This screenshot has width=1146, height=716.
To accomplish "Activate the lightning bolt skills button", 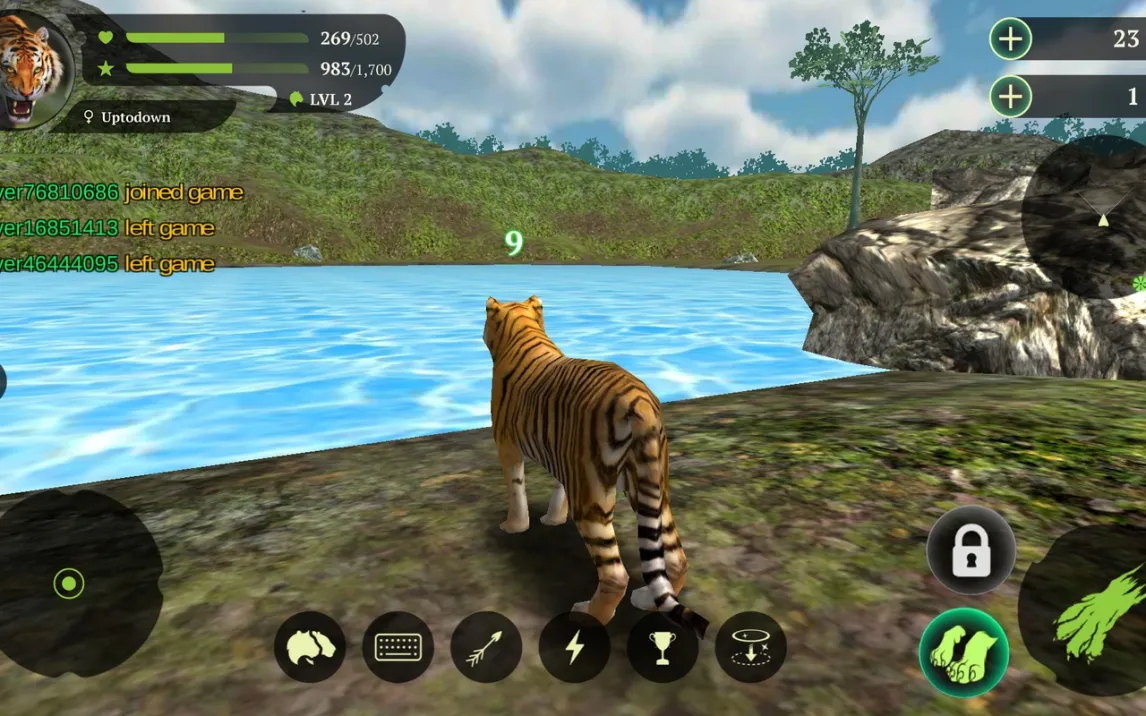I will (574, 647).
